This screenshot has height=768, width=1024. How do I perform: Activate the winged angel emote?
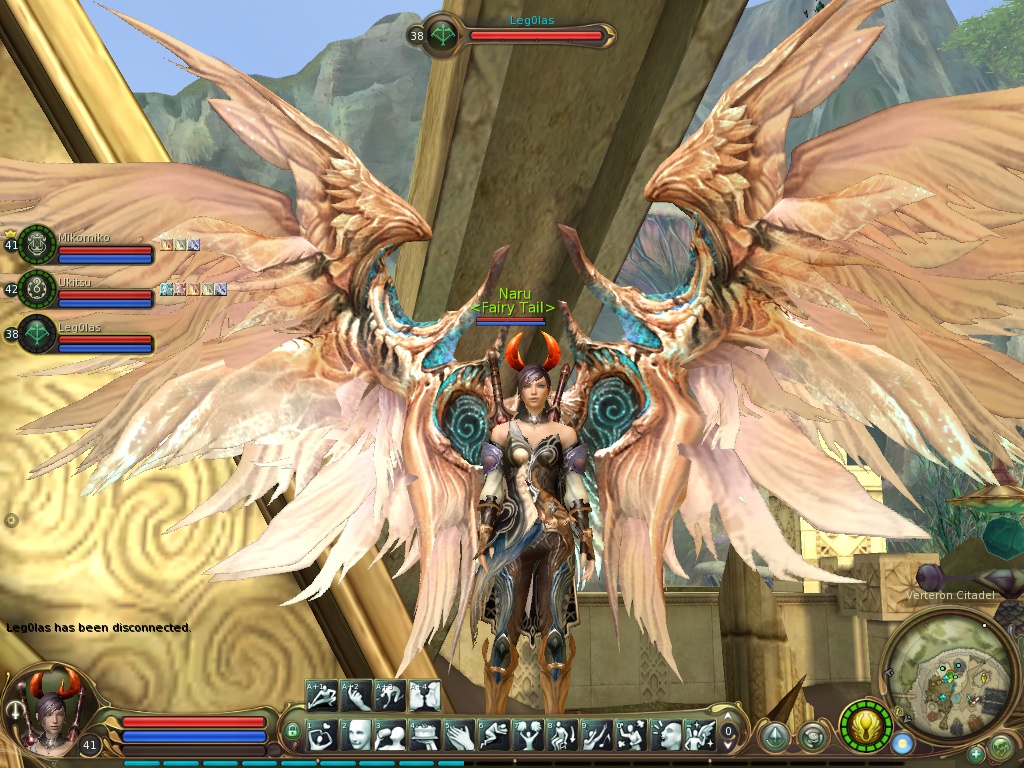[x=700, y=736]
